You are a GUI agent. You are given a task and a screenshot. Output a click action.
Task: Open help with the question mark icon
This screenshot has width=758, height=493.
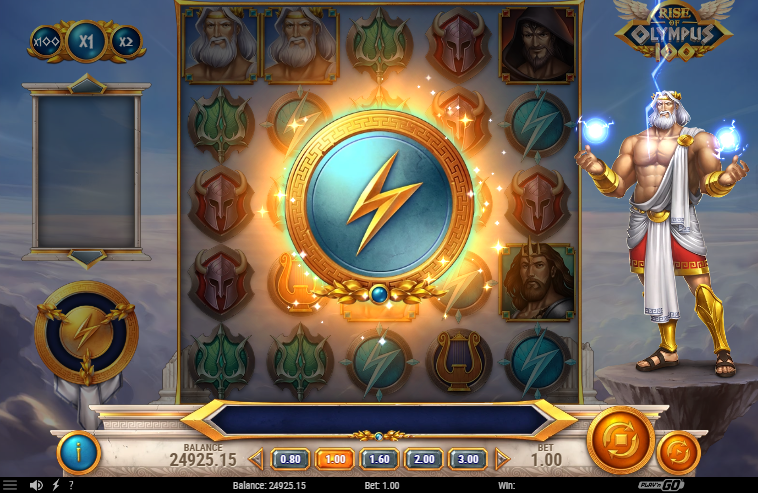(x=70, y=485)
